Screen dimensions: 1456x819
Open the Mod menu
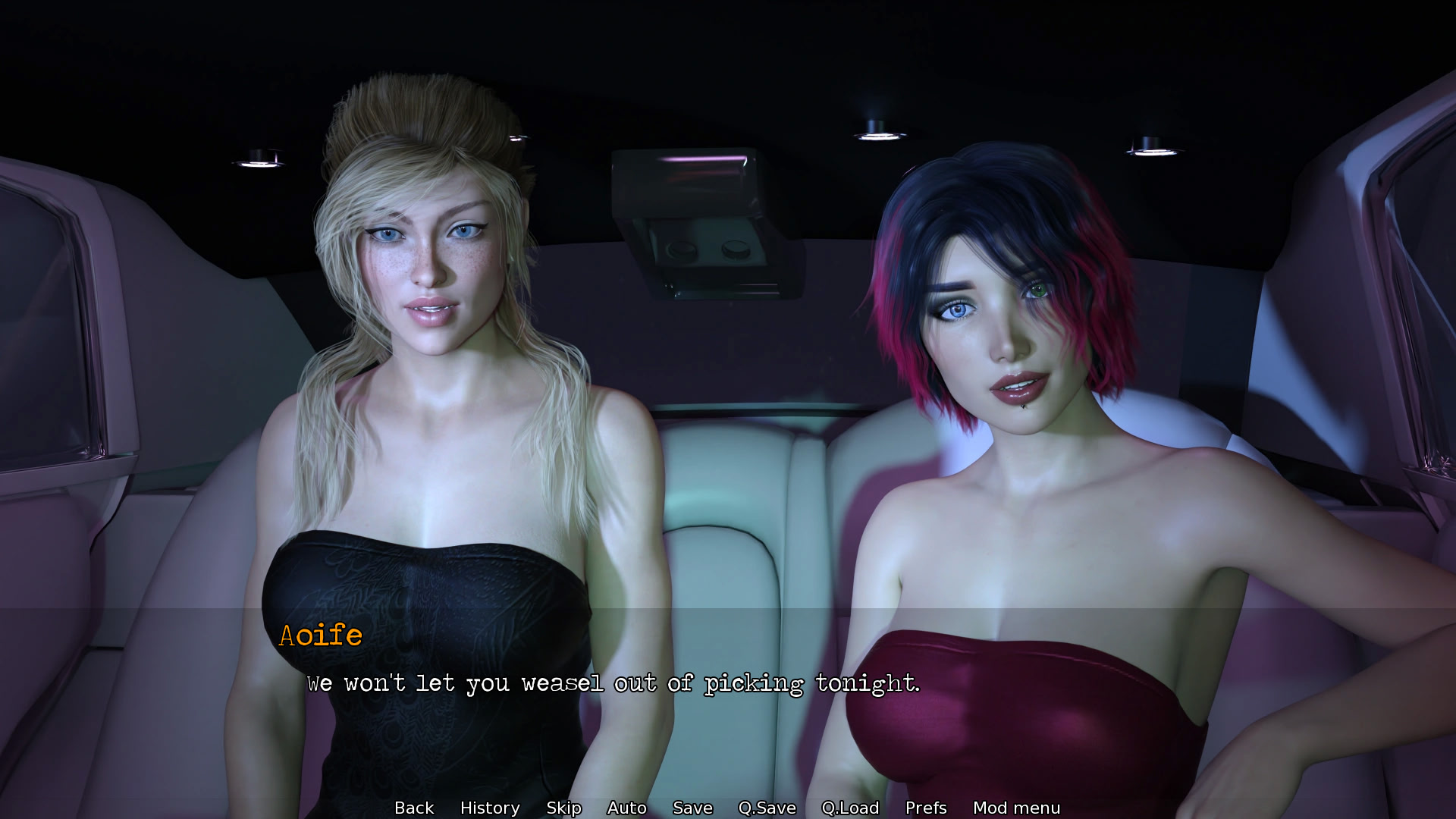pos(1016,808)
